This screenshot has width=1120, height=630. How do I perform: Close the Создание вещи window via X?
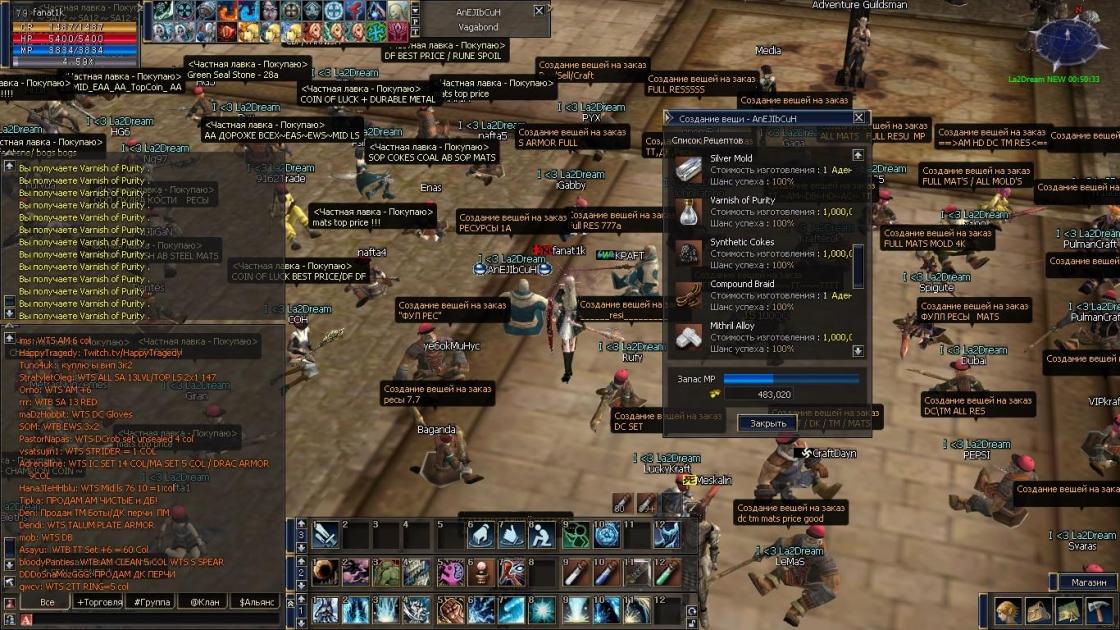(858, 118)
